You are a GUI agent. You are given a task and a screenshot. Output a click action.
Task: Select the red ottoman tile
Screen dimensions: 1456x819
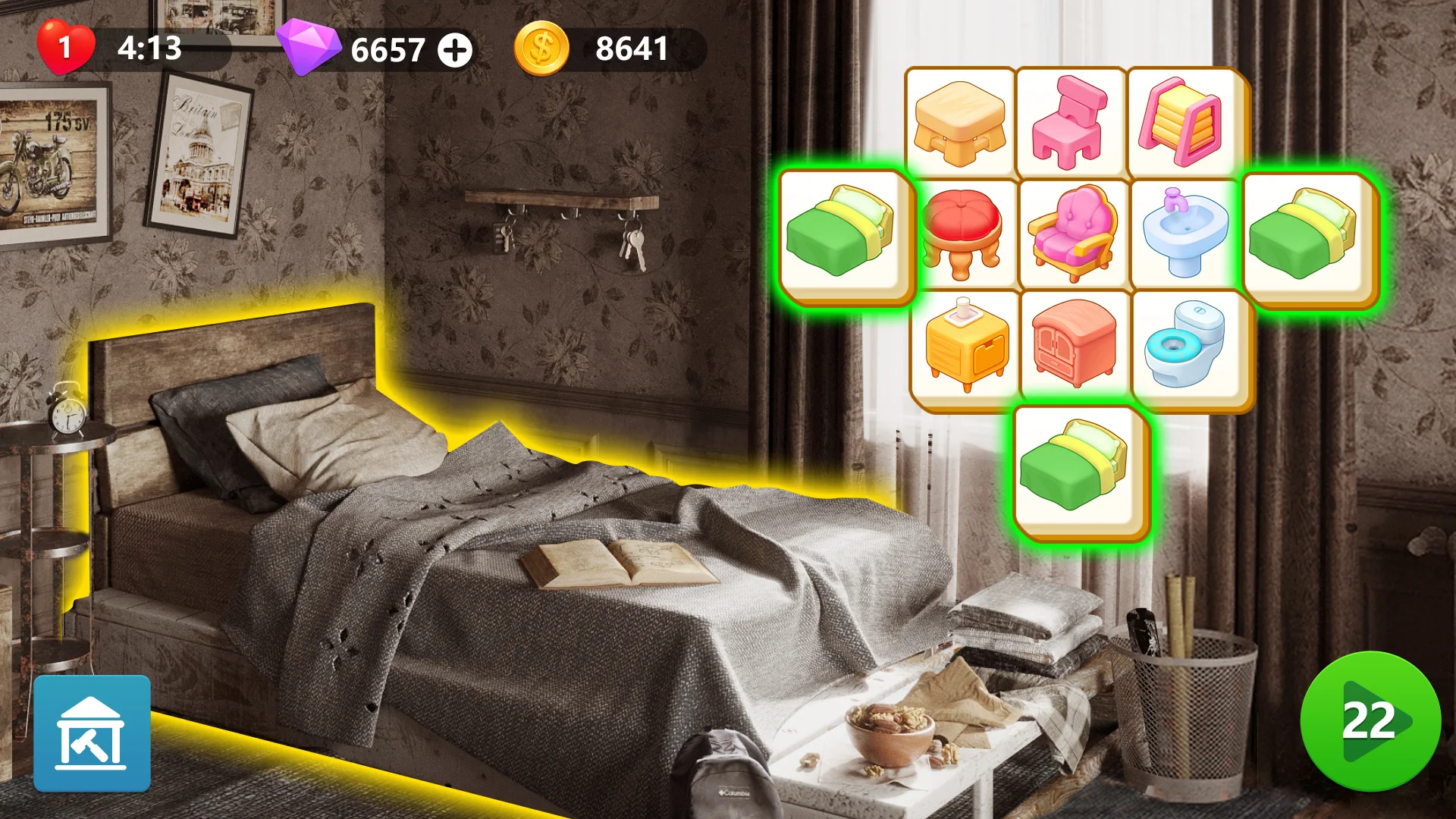959,235
